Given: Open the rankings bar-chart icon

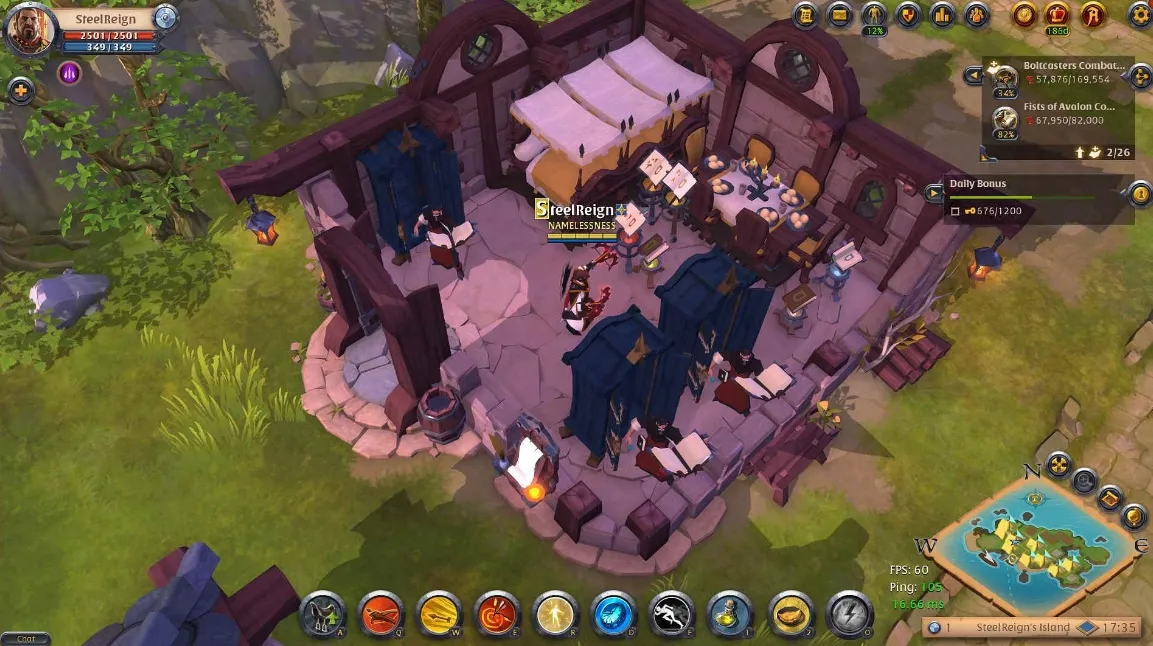Looking at the screenshot, I should [x=942, y=14].
